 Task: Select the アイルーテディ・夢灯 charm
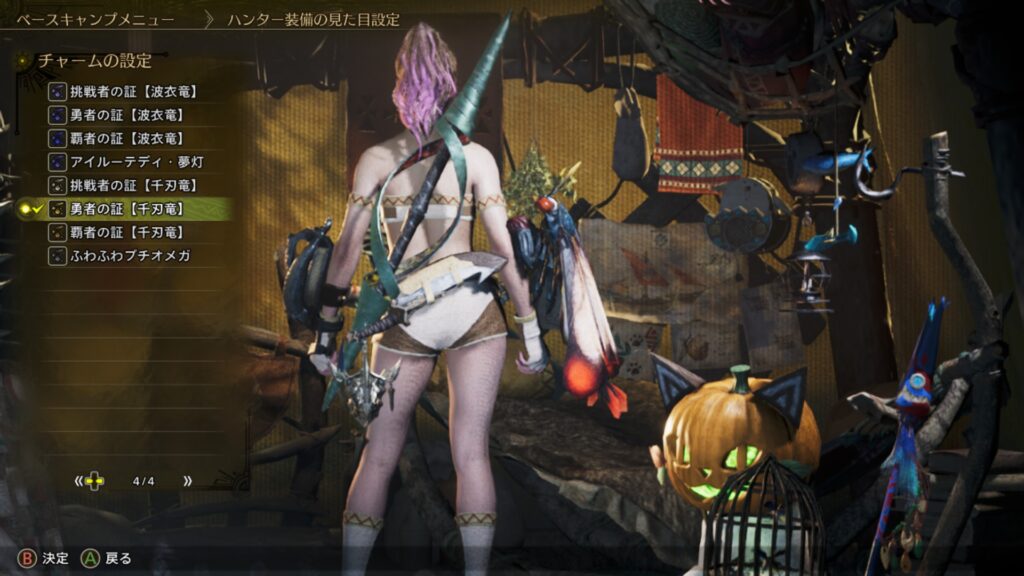coord(133,162)
